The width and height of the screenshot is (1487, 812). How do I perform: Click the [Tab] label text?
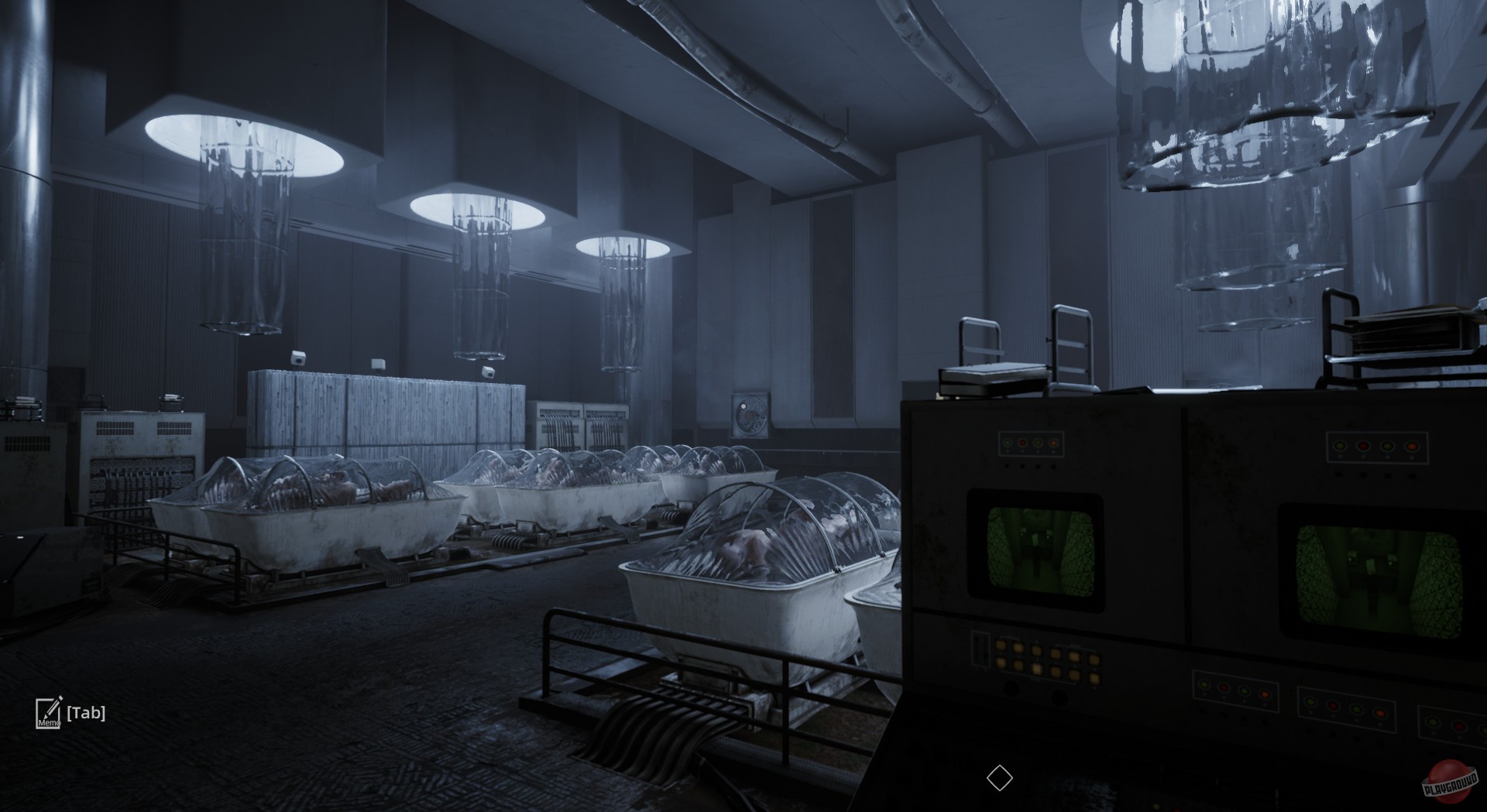[x=87, y=714]
